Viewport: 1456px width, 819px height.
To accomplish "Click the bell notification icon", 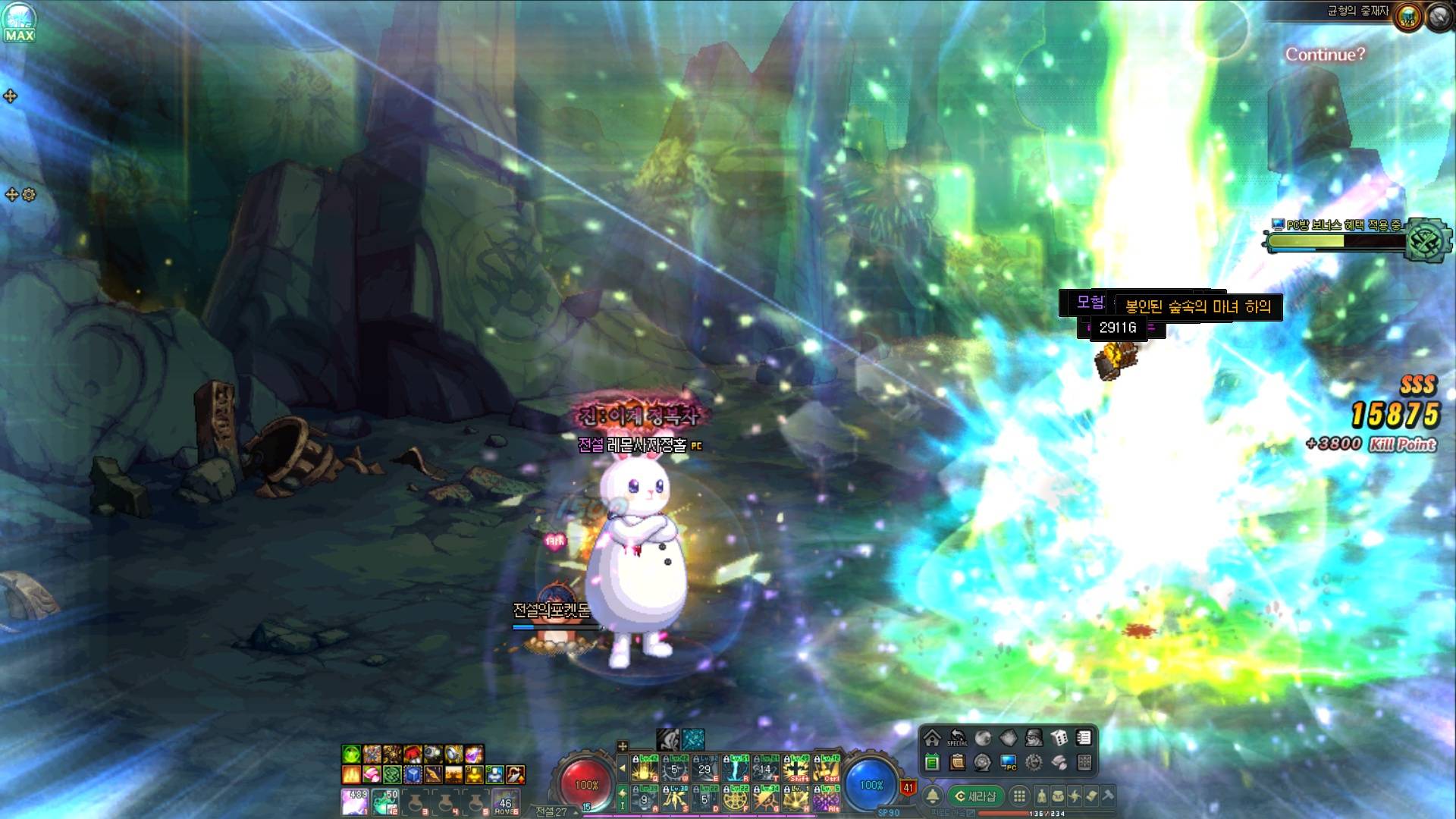I will click(933, 796).
